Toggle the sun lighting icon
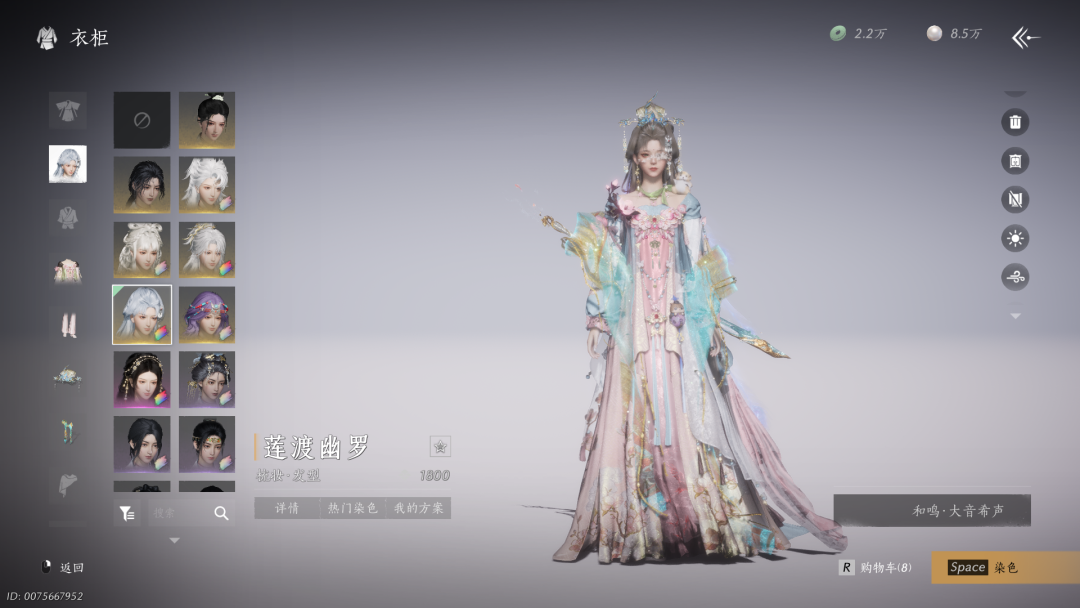 (x=1015, y=238)
